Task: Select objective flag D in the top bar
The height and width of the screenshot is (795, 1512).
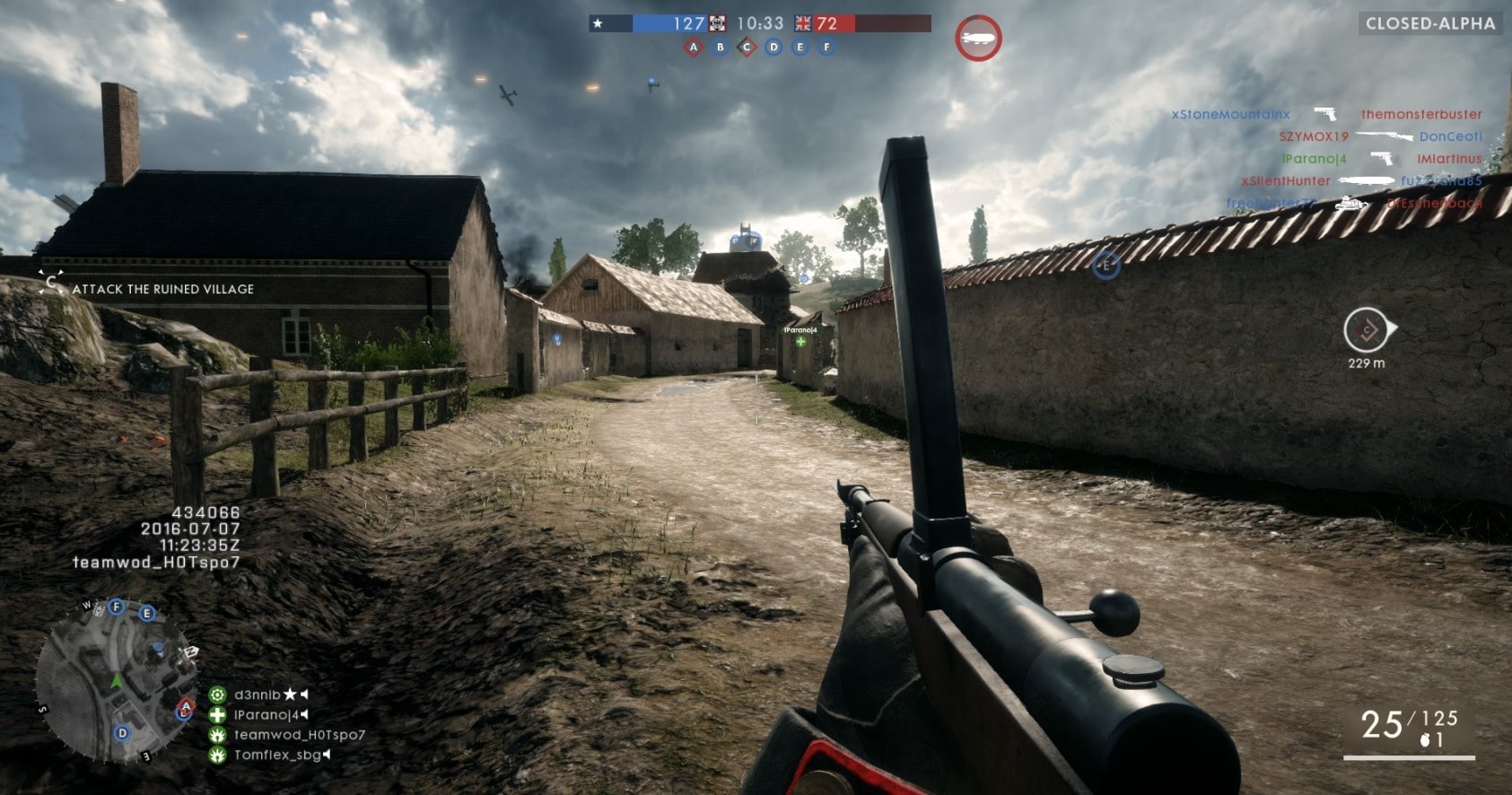Action: coord(773,48)
